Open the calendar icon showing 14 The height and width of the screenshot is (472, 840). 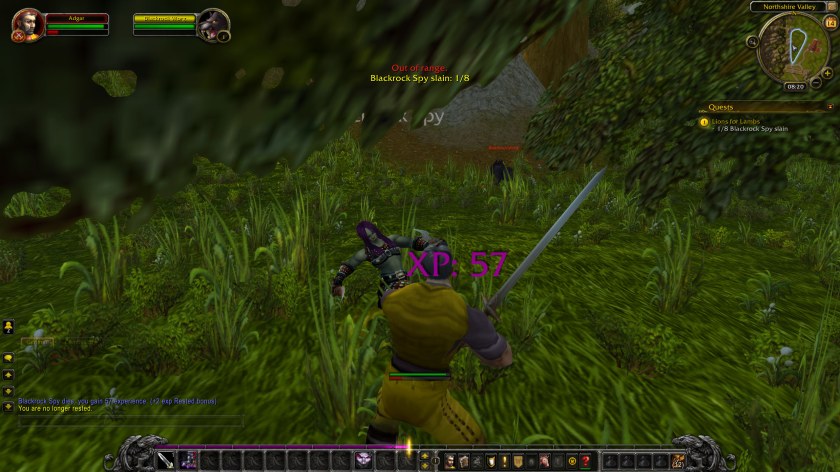tap(830, 22)
